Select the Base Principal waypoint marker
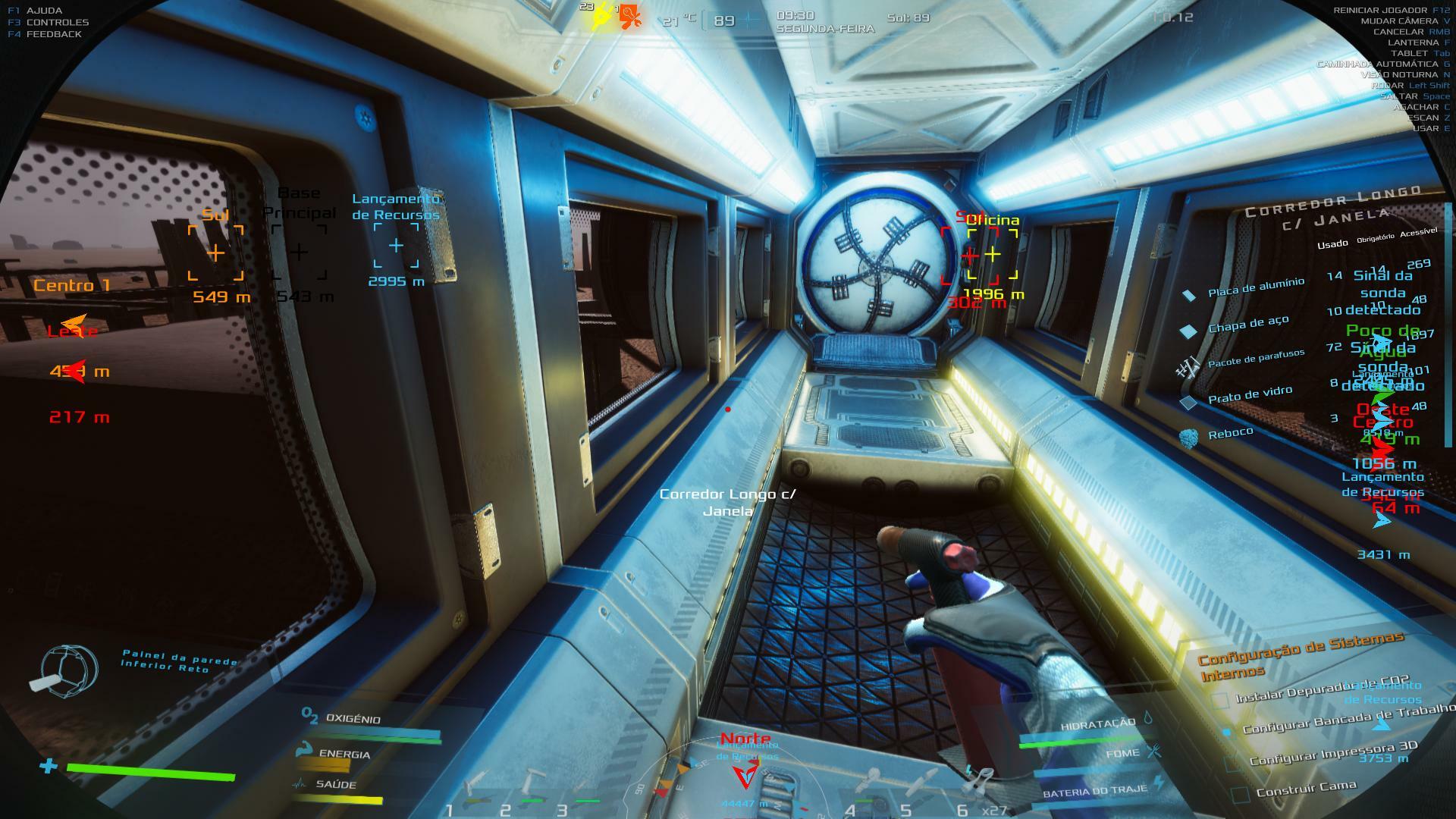The width and height of the screenshot is (1456, 819). click(x=300, y=252)
